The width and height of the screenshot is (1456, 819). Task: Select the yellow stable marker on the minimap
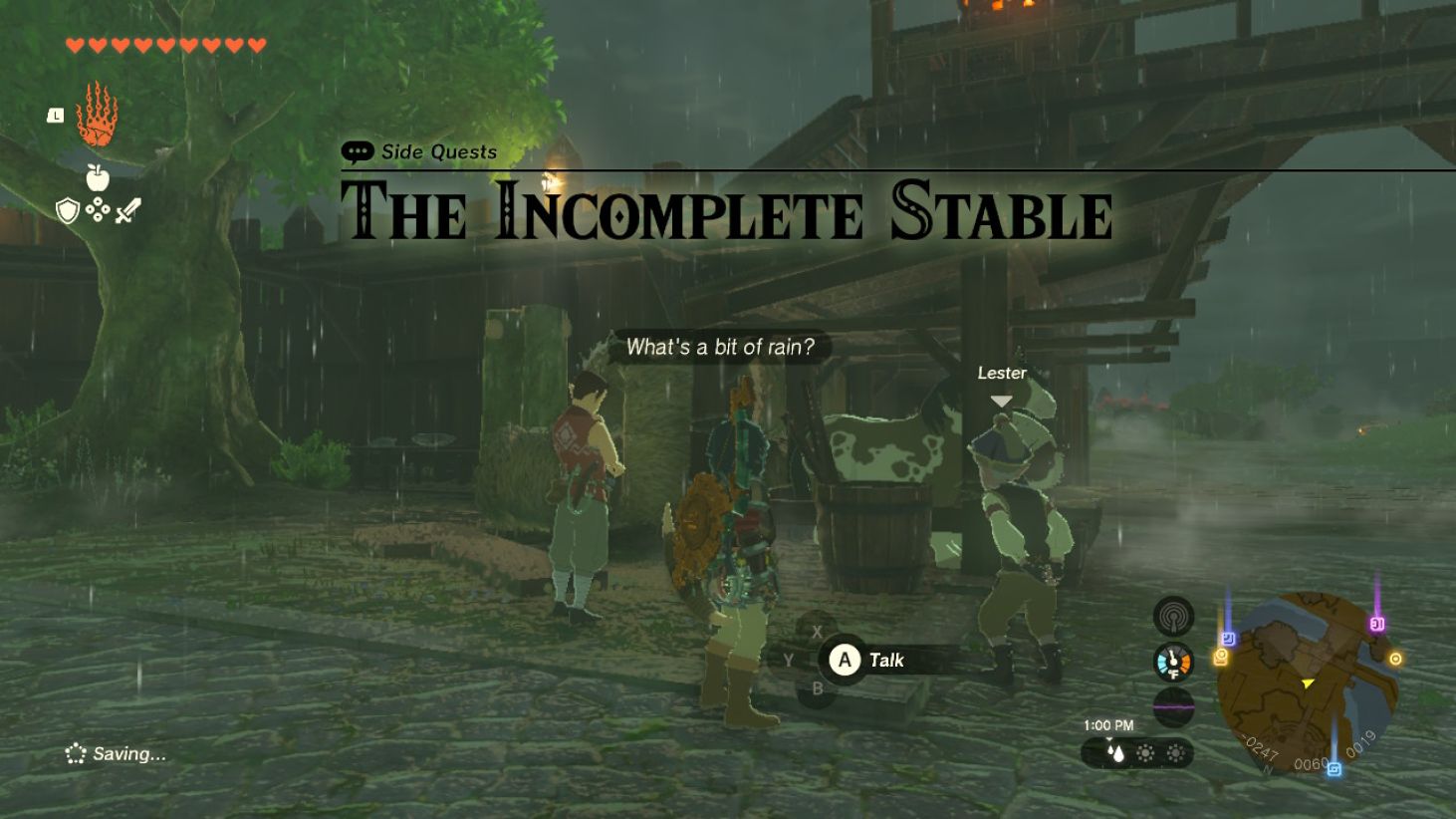click(x=1220, y=657)
